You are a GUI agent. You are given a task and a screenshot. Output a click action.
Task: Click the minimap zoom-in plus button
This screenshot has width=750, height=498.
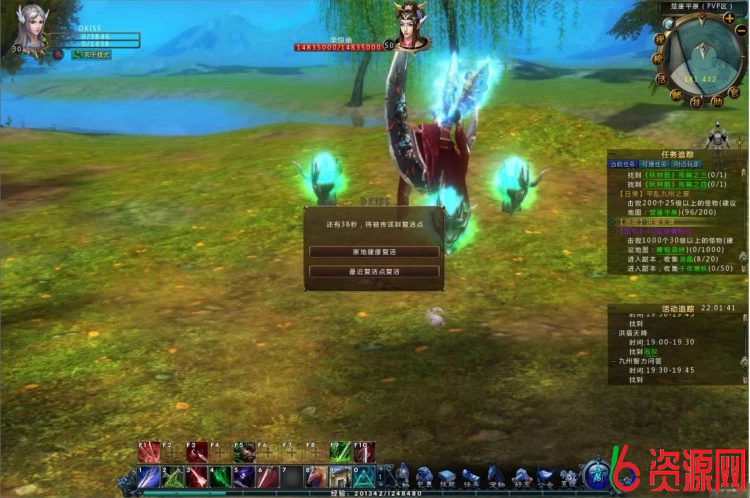[728, 17]
